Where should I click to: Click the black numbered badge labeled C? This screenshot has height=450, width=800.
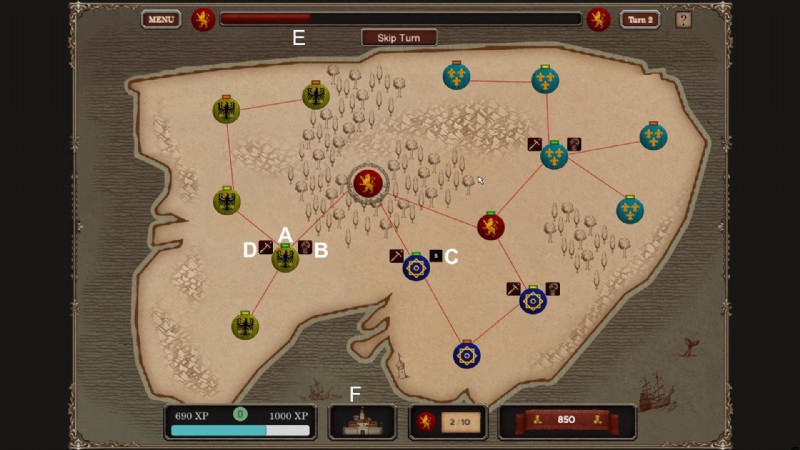pos(435,256)
